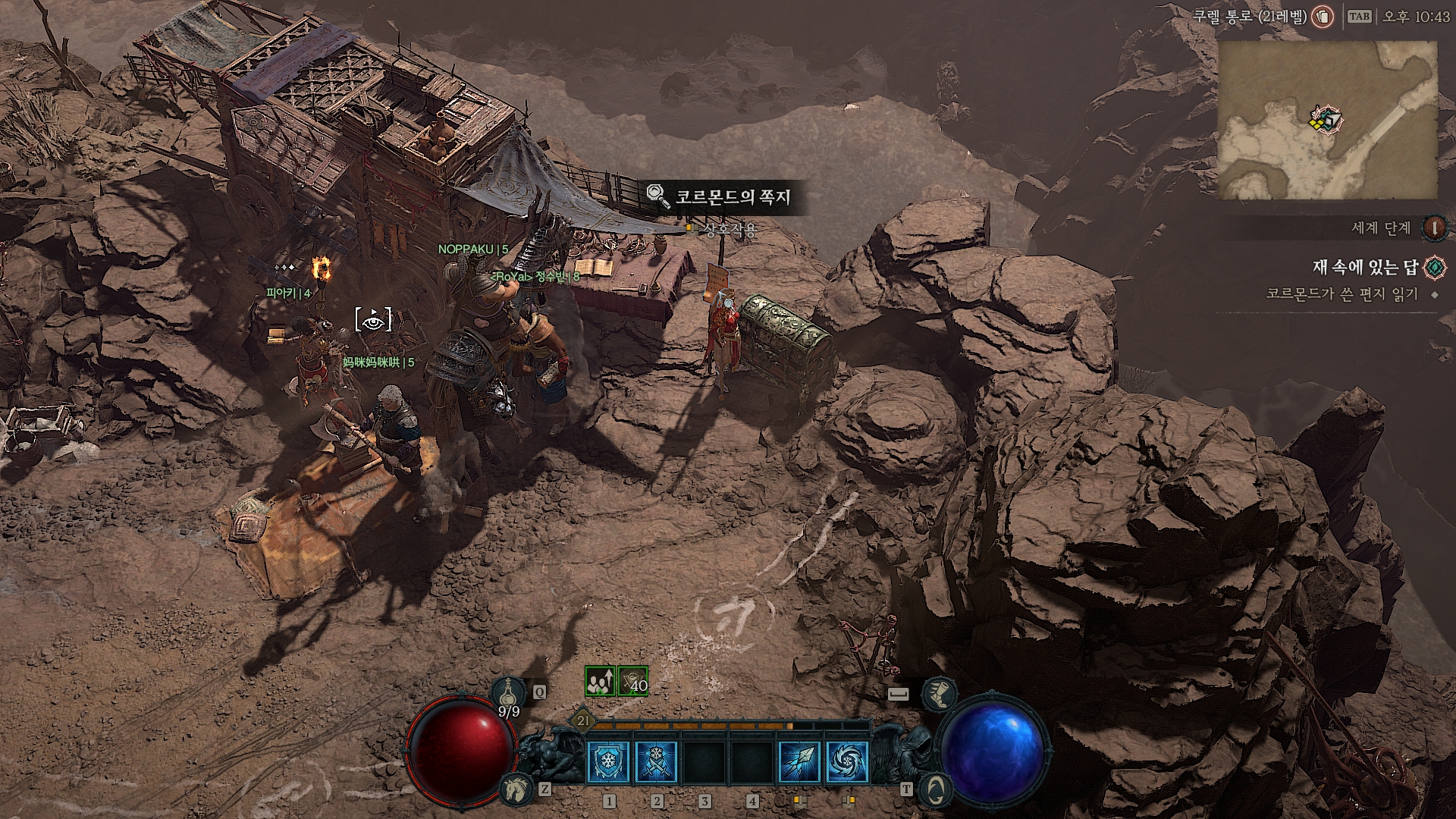Image resolution: width=1456 pixels, height=819 pixels.
Task: Open the cards icon beside the zone name
Action: [1323, 16]
